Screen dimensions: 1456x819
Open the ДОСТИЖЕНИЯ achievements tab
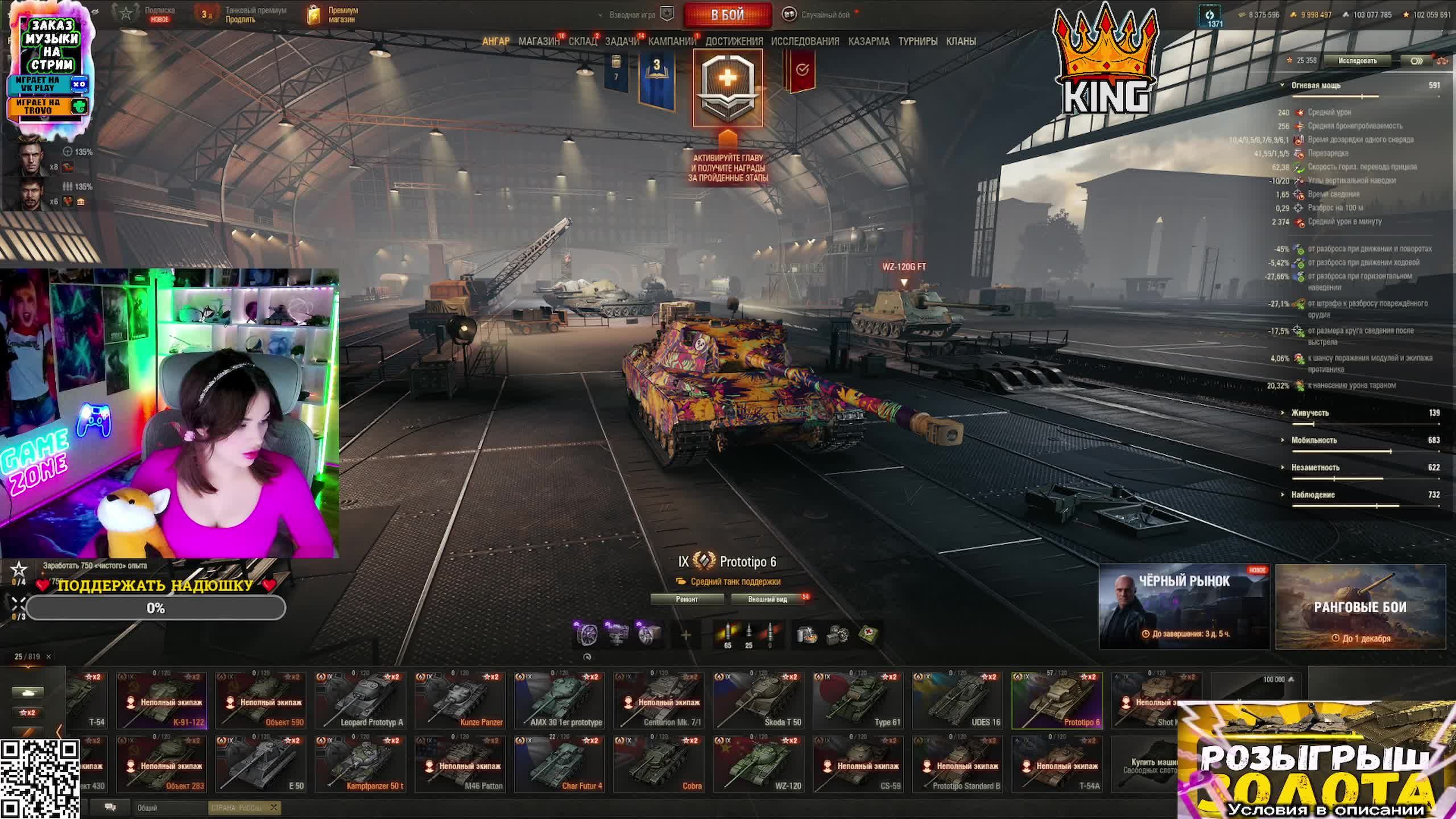click(x=734, y=42)
